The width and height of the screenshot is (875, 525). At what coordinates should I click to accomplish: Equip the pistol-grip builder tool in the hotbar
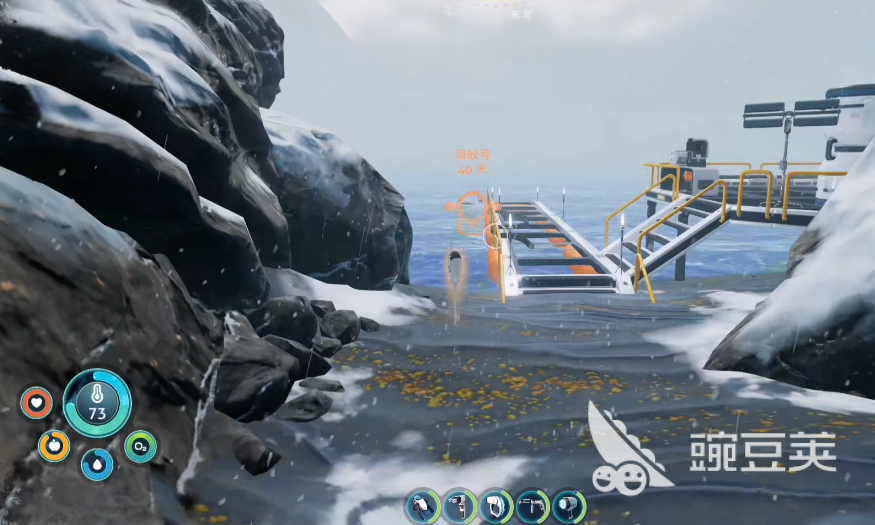pyautogui.click(x=459, y=506)
